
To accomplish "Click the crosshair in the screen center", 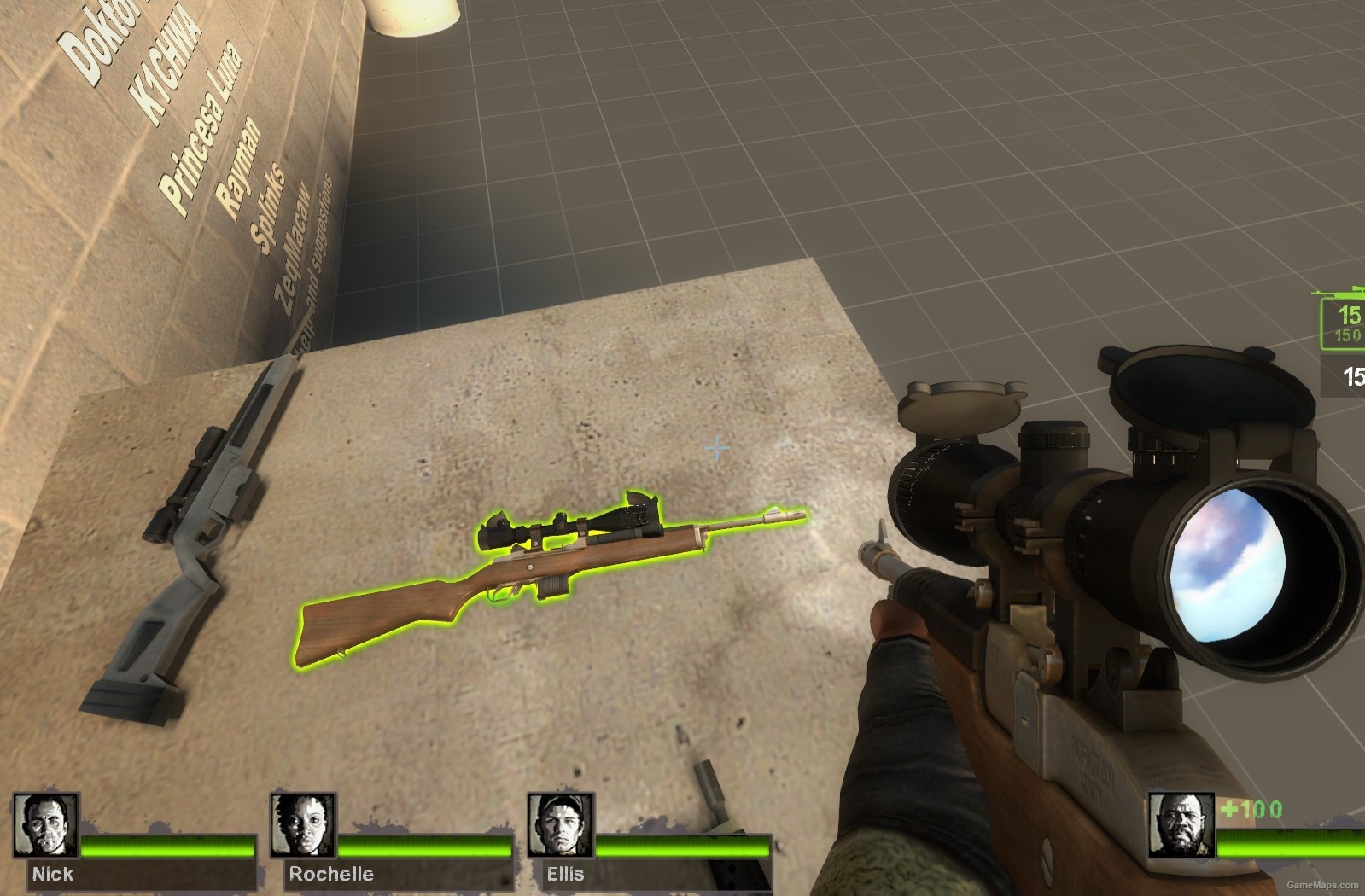I will (716, 446).
